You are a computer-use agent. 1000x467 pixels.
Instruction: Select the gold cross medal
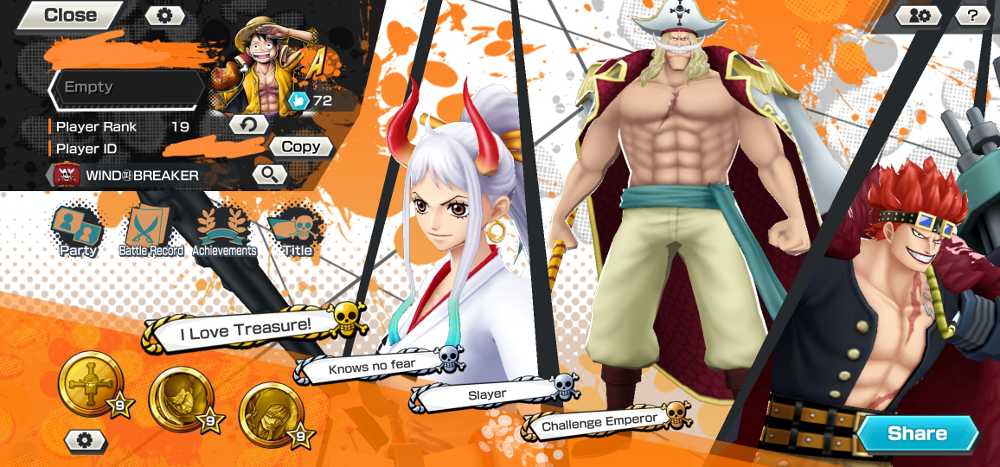click(x=90, y=382)
